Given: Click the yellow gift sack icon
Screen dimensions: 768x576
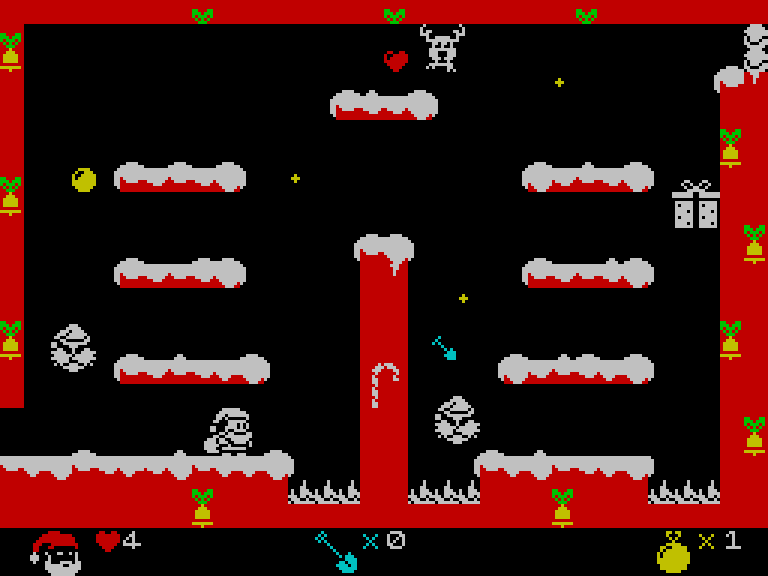Looking at the screenshot, I should pos(673,552).
